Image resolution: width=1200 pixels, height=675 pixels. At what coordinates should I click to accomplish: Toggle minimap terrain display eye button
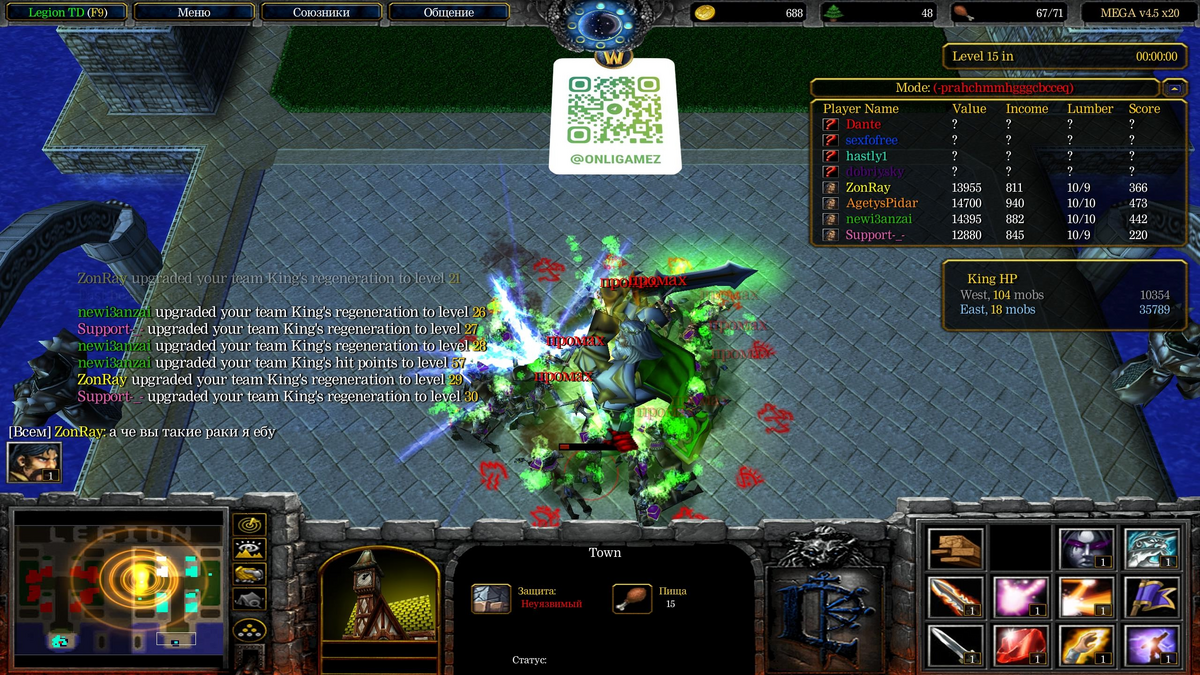coord(249,549)
